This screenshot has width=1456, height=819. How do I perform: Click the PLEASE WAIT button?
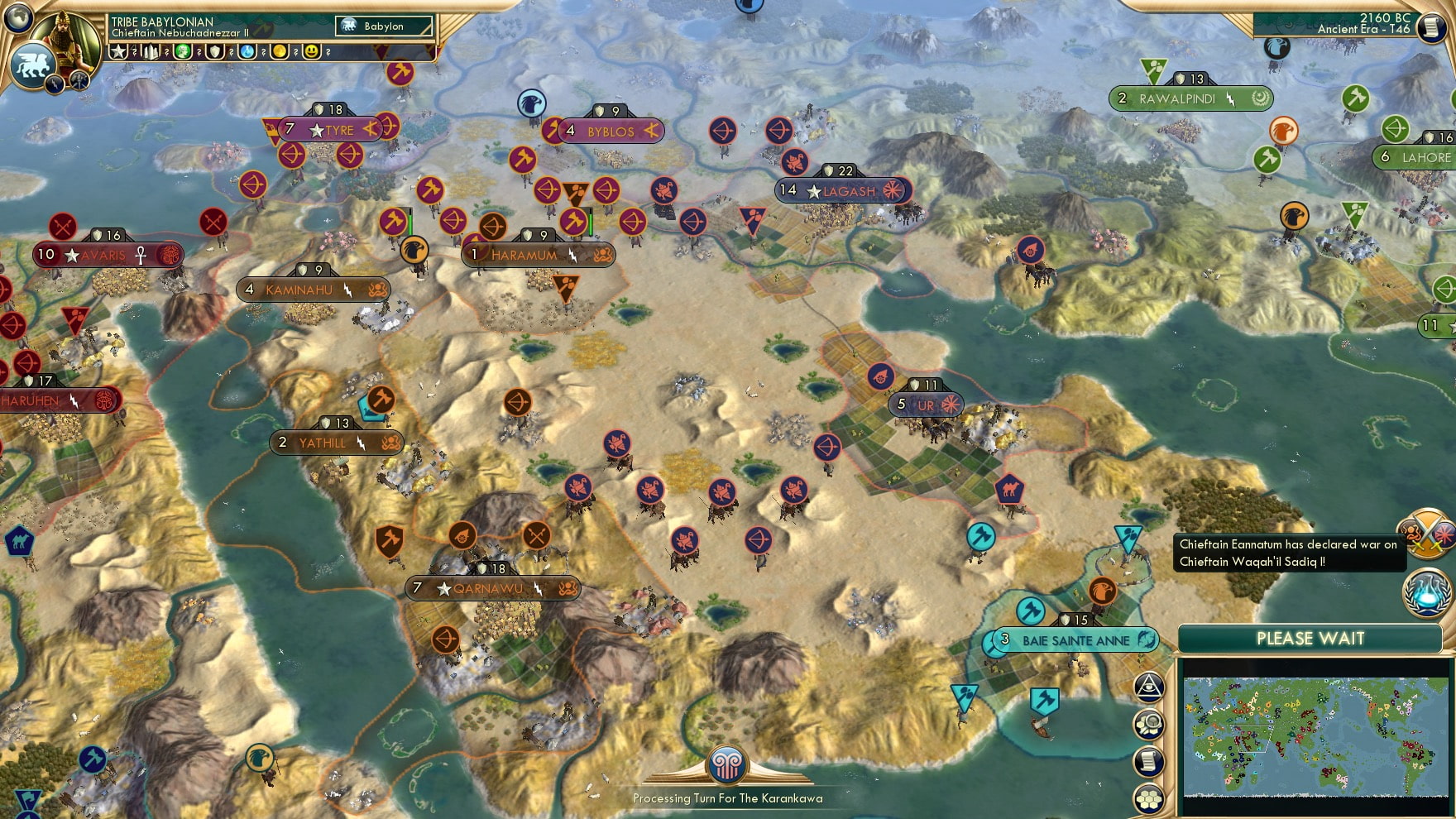[x=1310, y=639]
